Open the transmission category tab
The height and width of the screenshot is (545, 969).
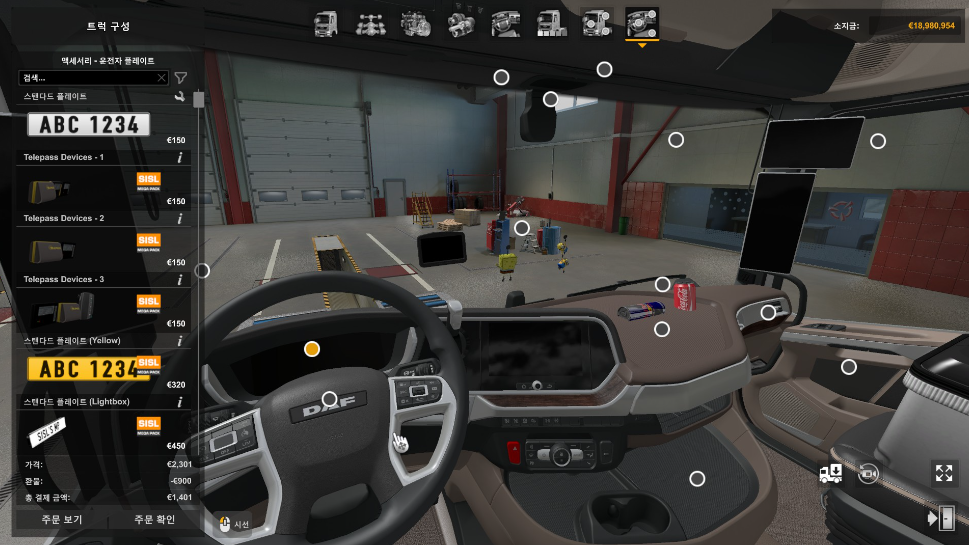(x=460, y=22)
